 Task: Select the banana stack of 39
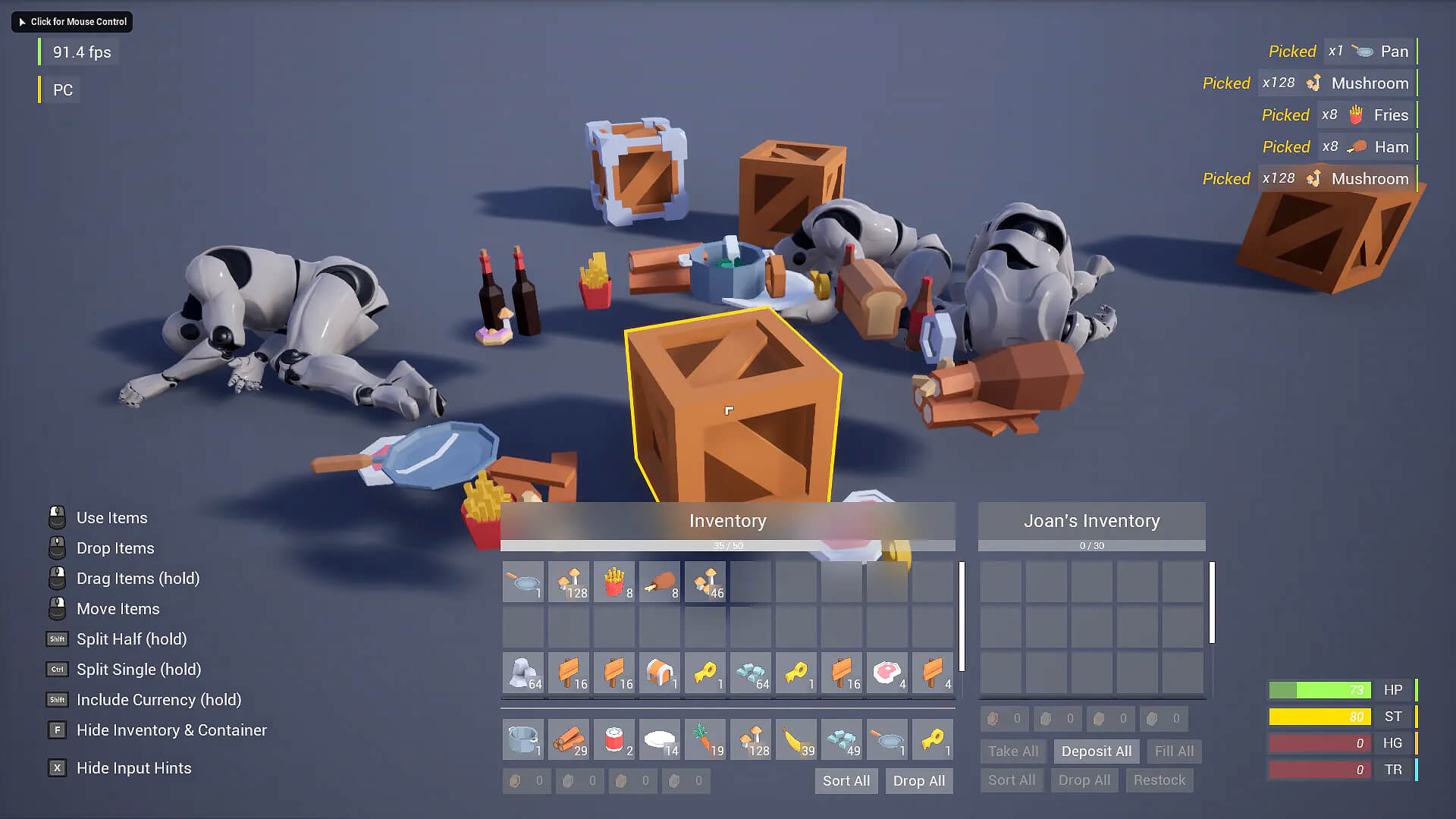point(796,739)
